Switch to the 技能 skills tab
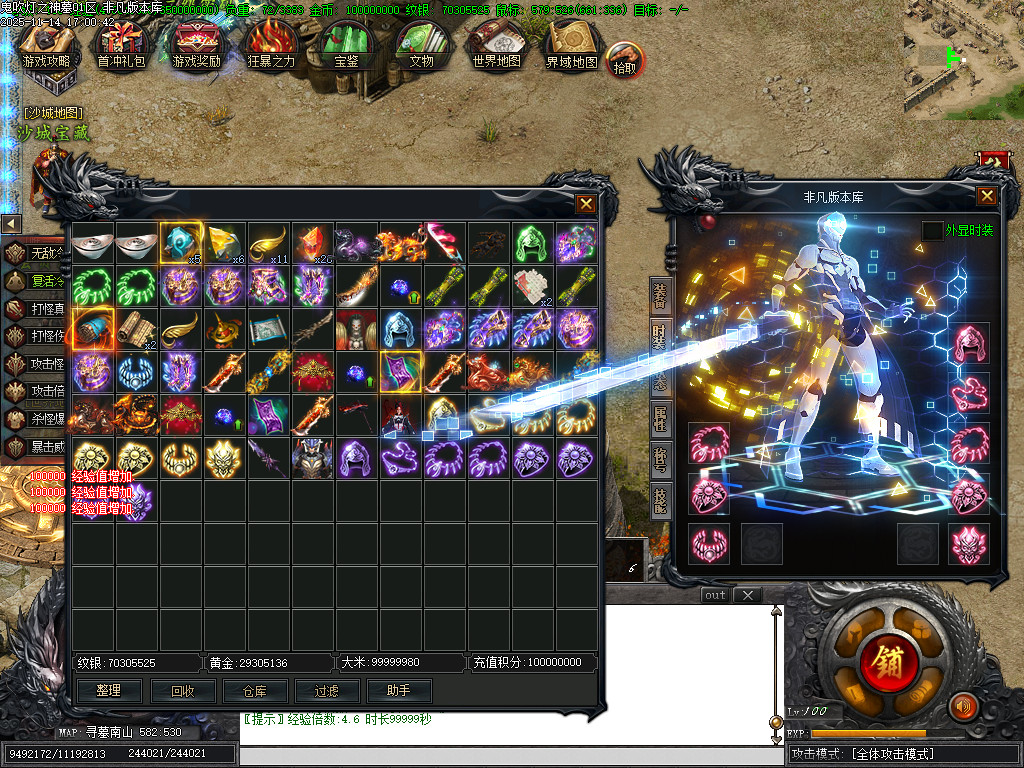The height and width of the screenshot is (768, 1024). click(660, 498)
